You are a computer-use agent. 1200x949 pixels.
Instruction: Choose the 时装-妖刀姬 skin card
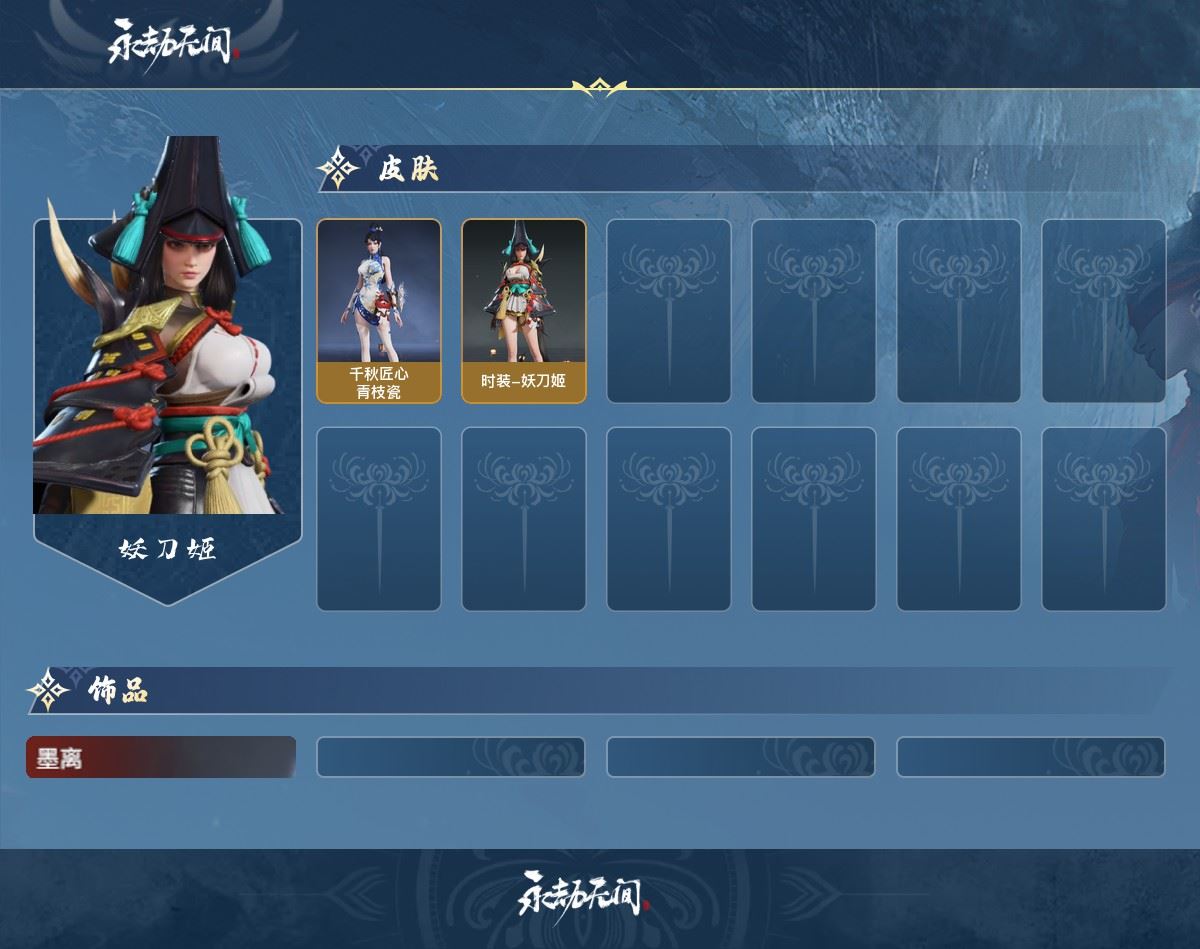(524, 311)
